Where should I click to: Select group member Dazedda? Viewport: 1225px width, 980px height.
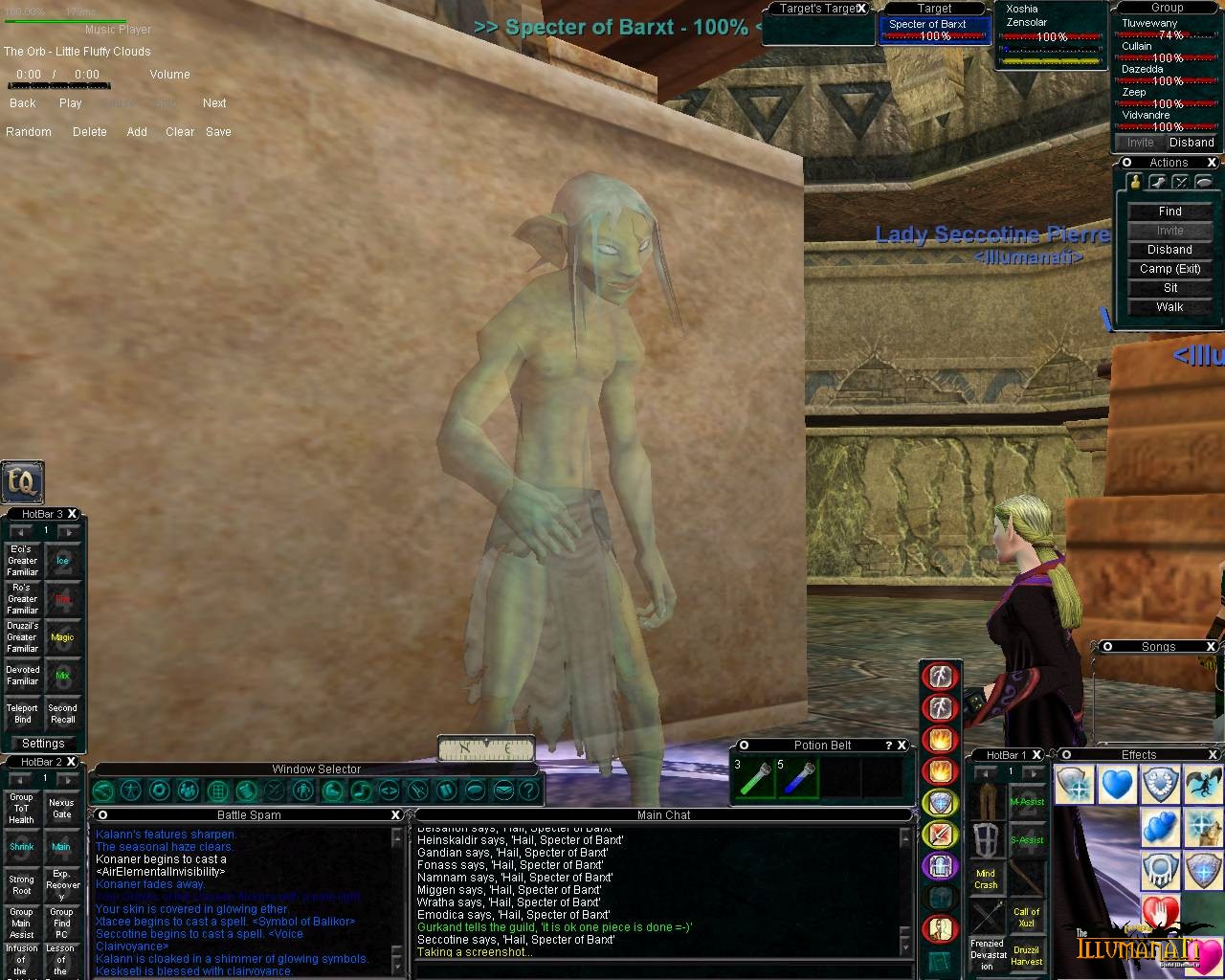point(1143,70)
